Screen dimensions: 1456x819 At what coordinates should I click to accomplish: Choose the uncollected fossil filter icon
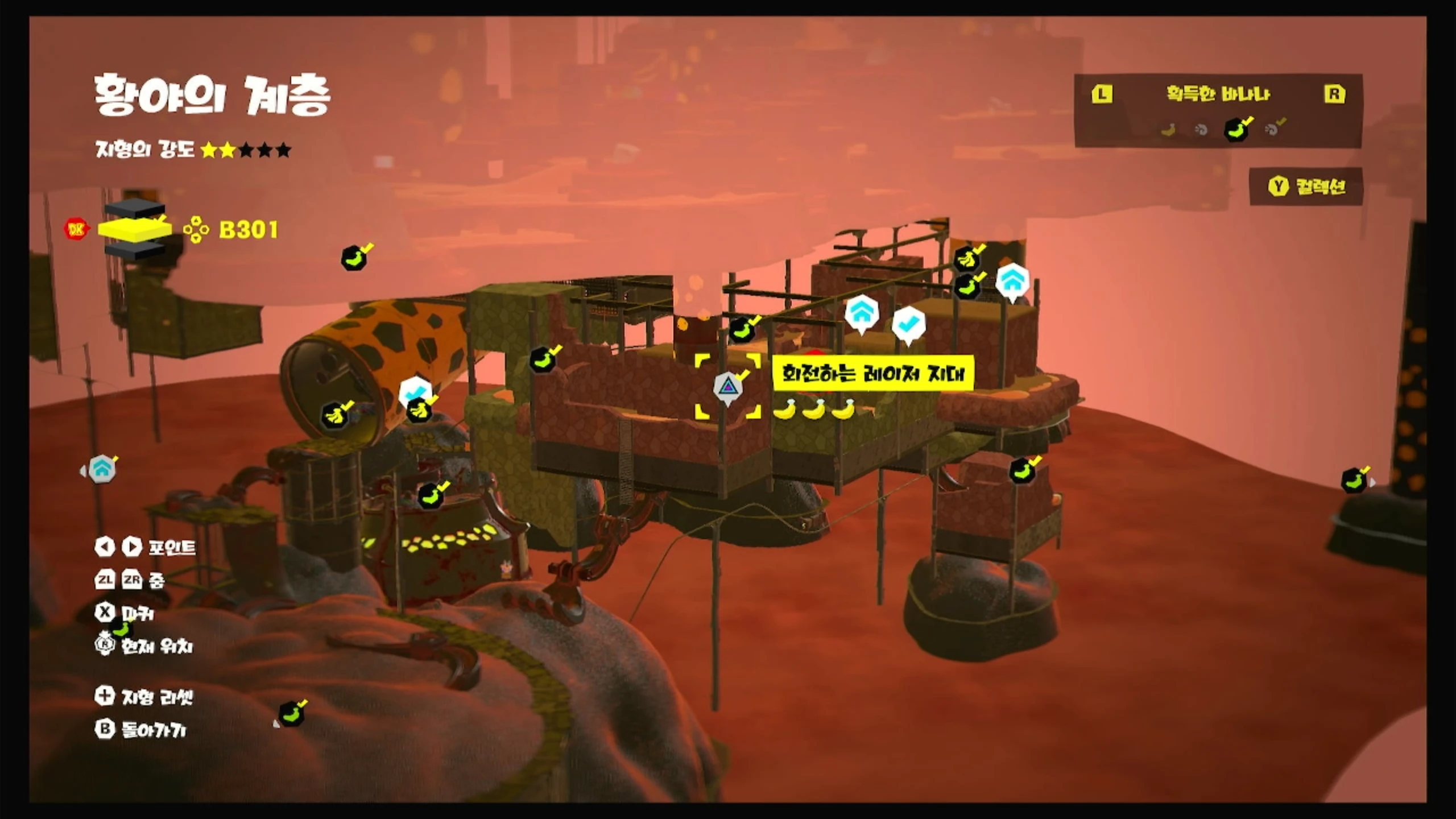click(x=1201, y=130)
